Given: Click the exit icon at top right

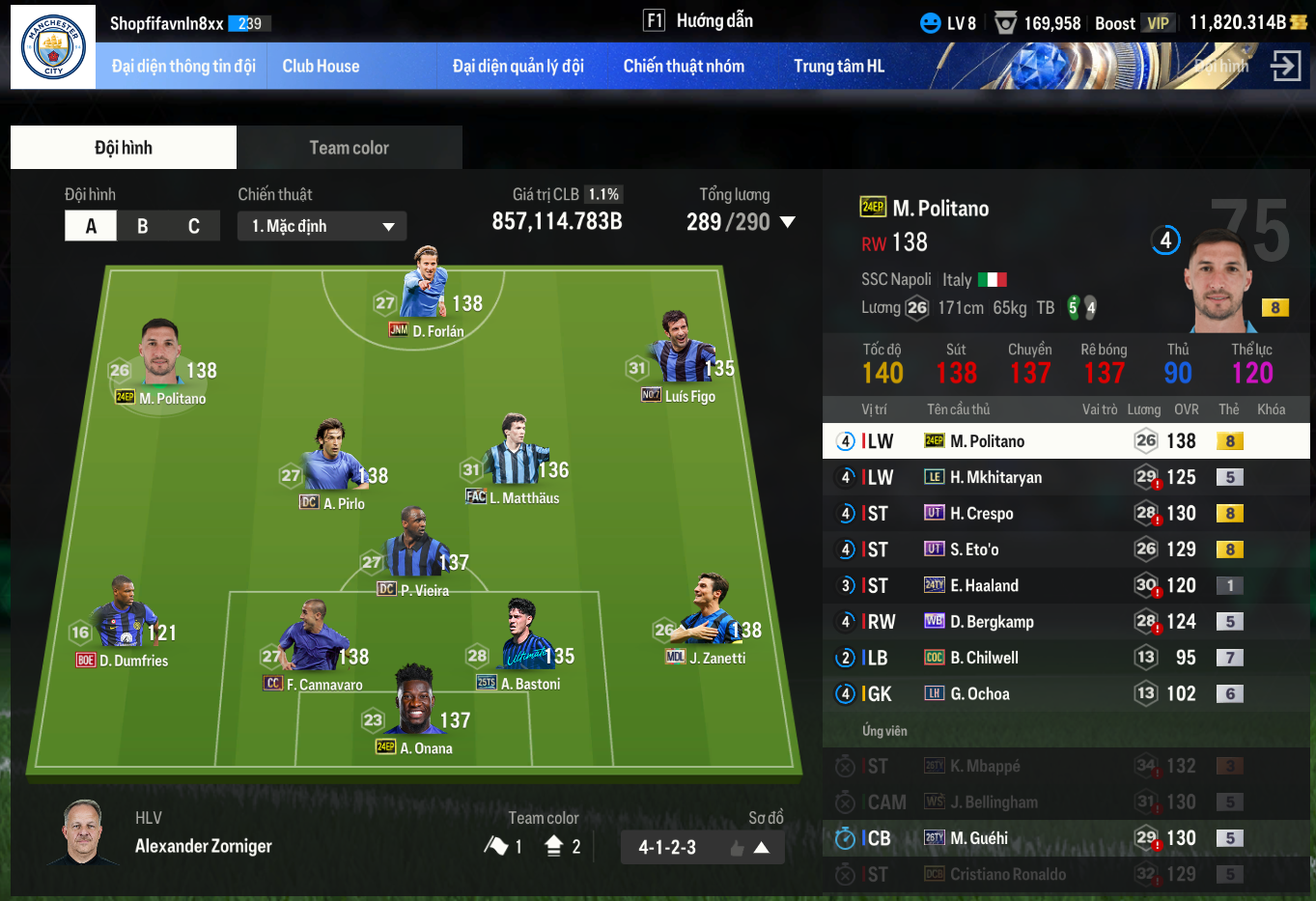Looking at the screenshot, I should click(1285, 66).
